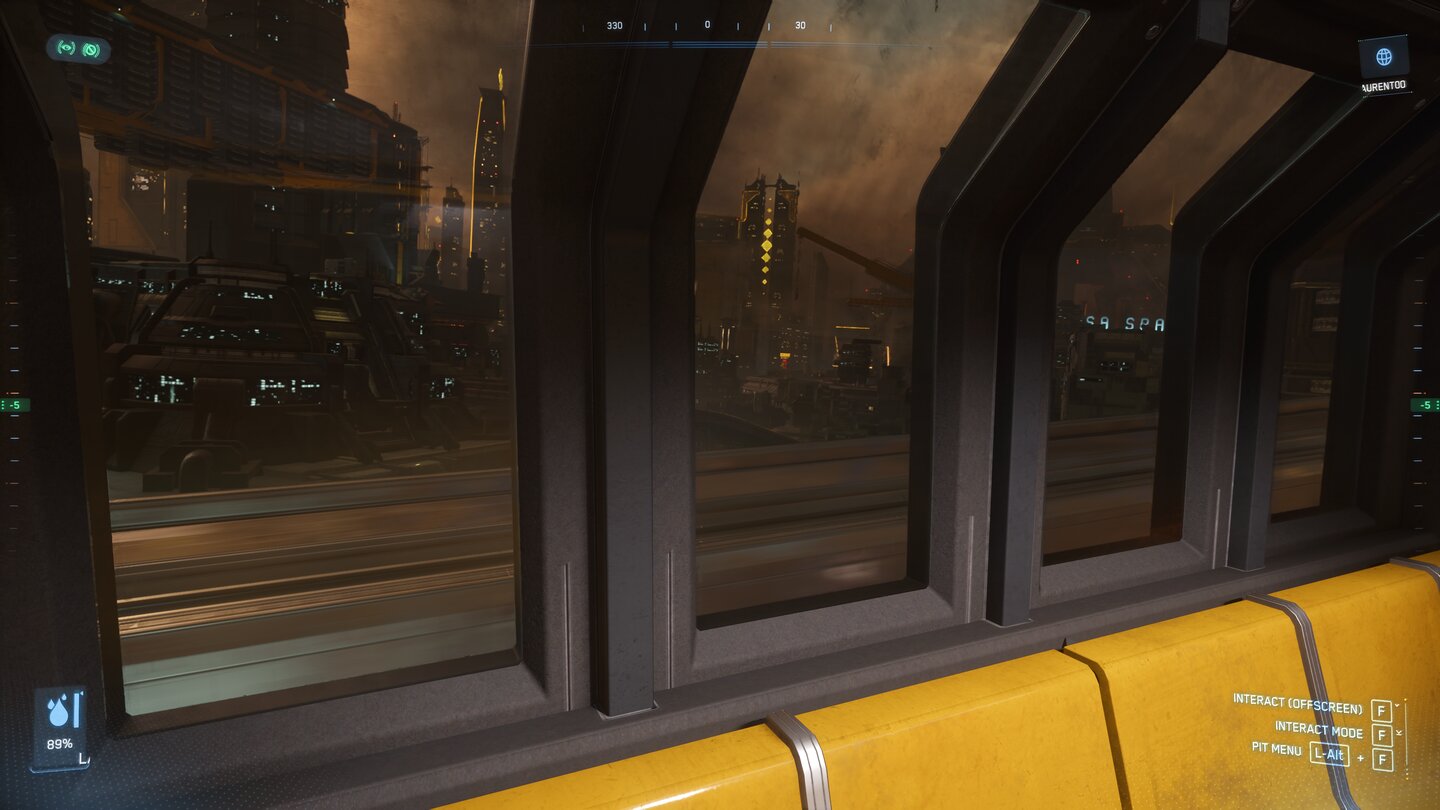Expand the PIT MENU option
This screenshot has width=1440, height=810.
click(x=1277, y=750)
